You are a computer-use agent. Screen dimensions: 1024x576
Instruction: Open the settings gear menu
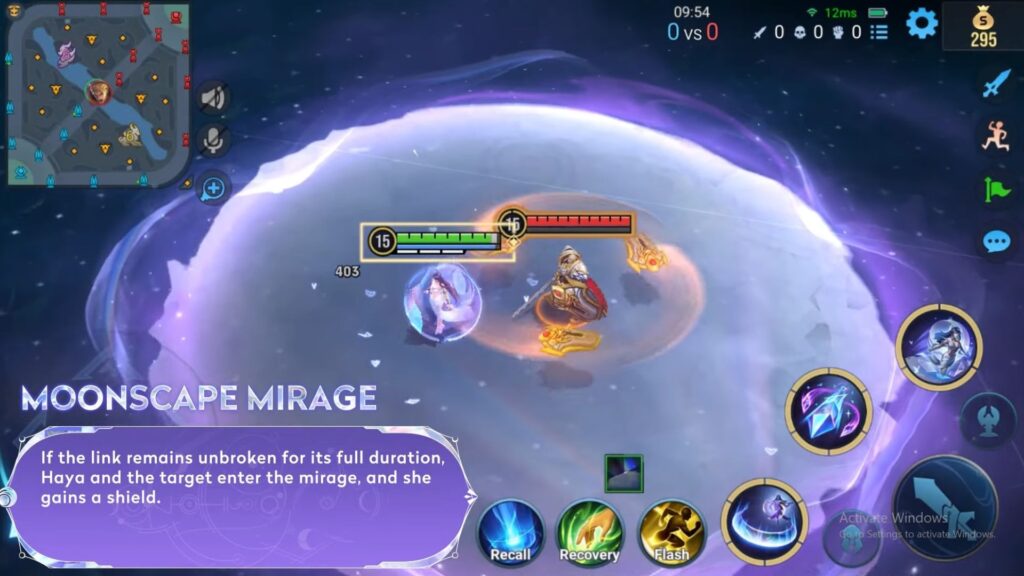point(921,23)
